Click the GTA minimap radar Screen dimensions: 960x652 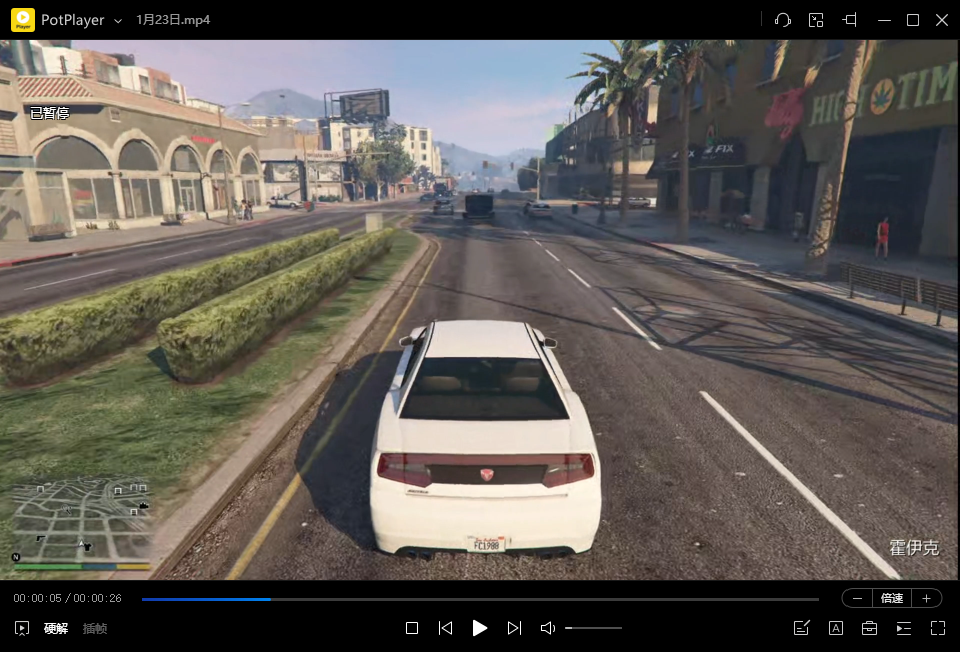pyautogui.click(x=80, y=520)
